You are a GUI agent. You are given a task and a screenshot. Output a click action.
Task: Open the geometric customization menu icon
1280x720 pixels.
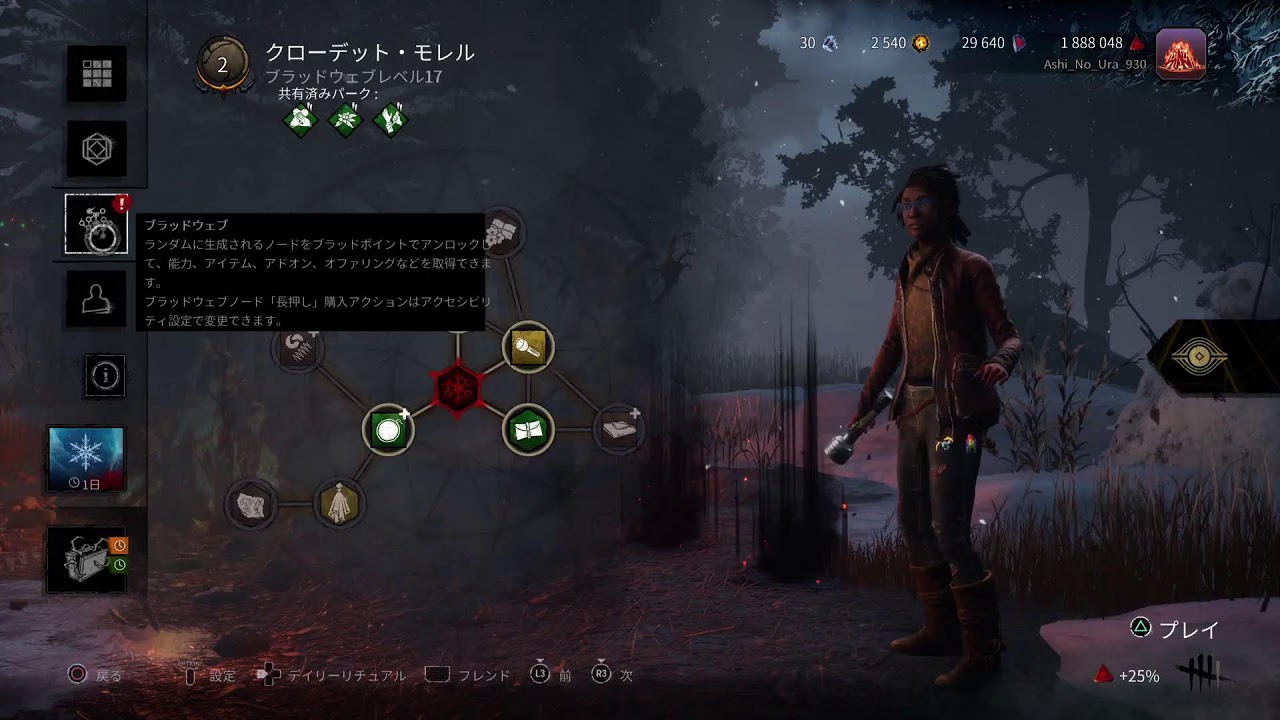[97, 150]
